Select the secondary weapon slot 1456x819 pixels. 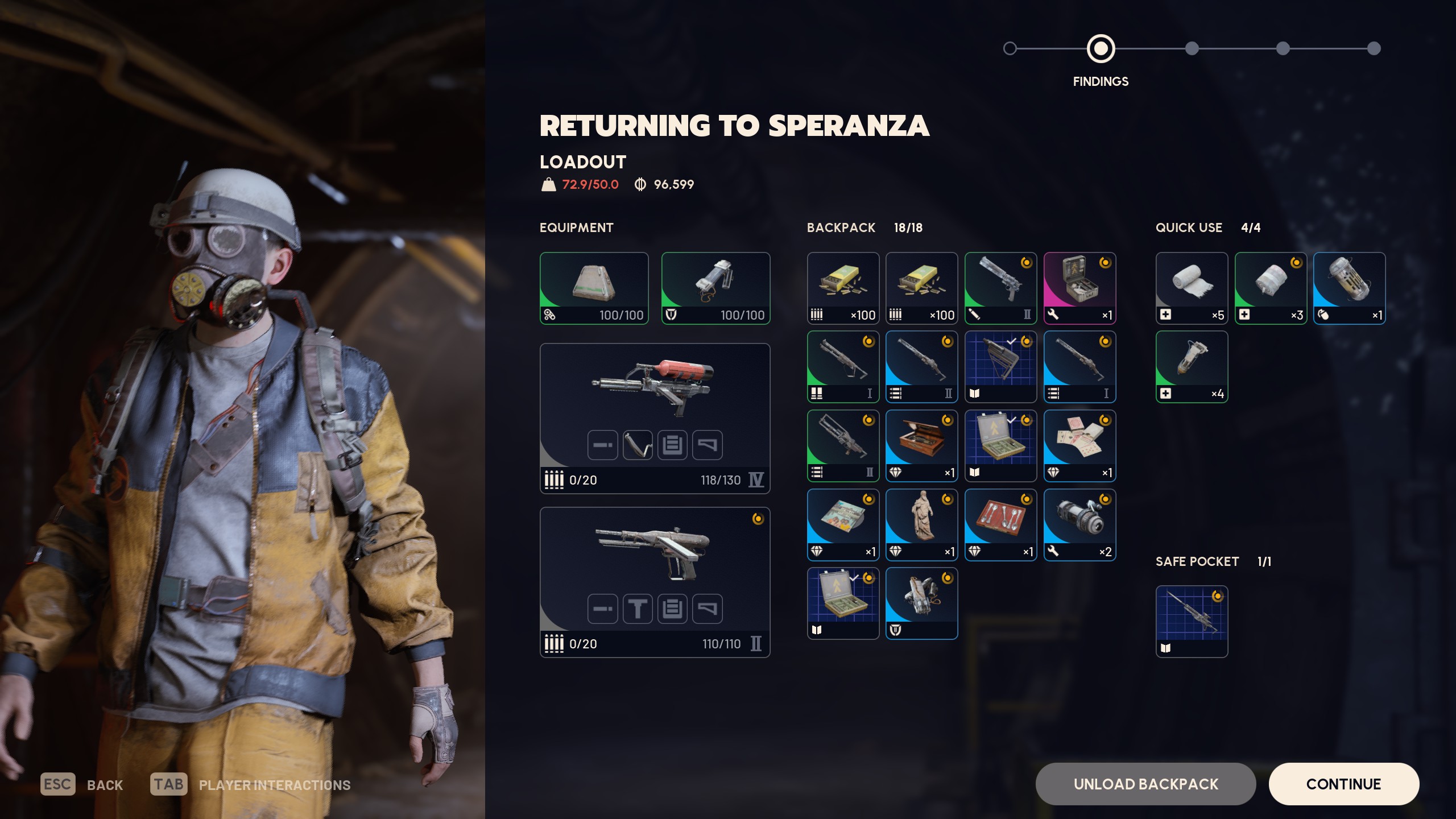655,582
